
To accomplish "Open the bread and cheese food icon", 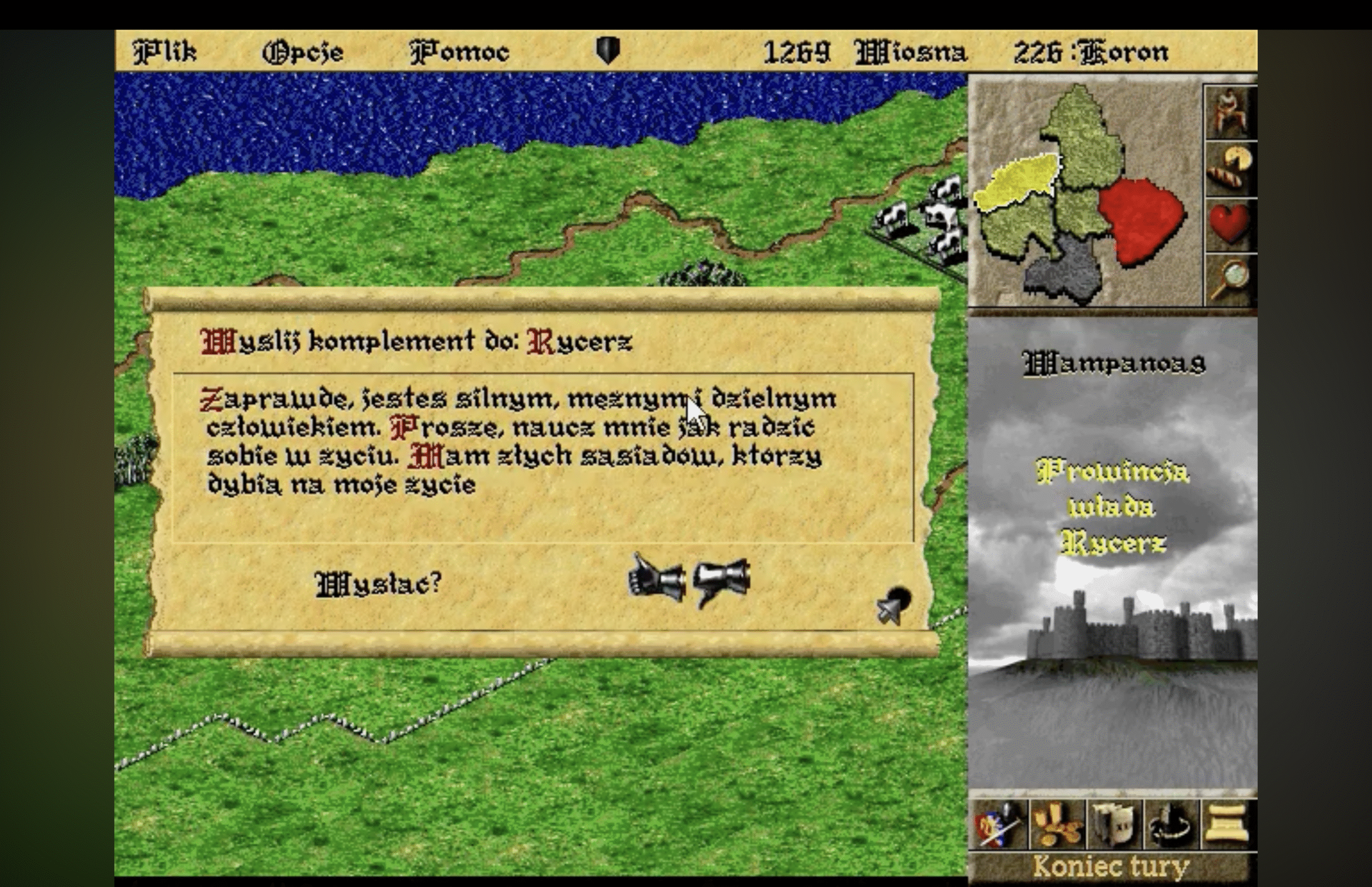I will [1229, 168].
